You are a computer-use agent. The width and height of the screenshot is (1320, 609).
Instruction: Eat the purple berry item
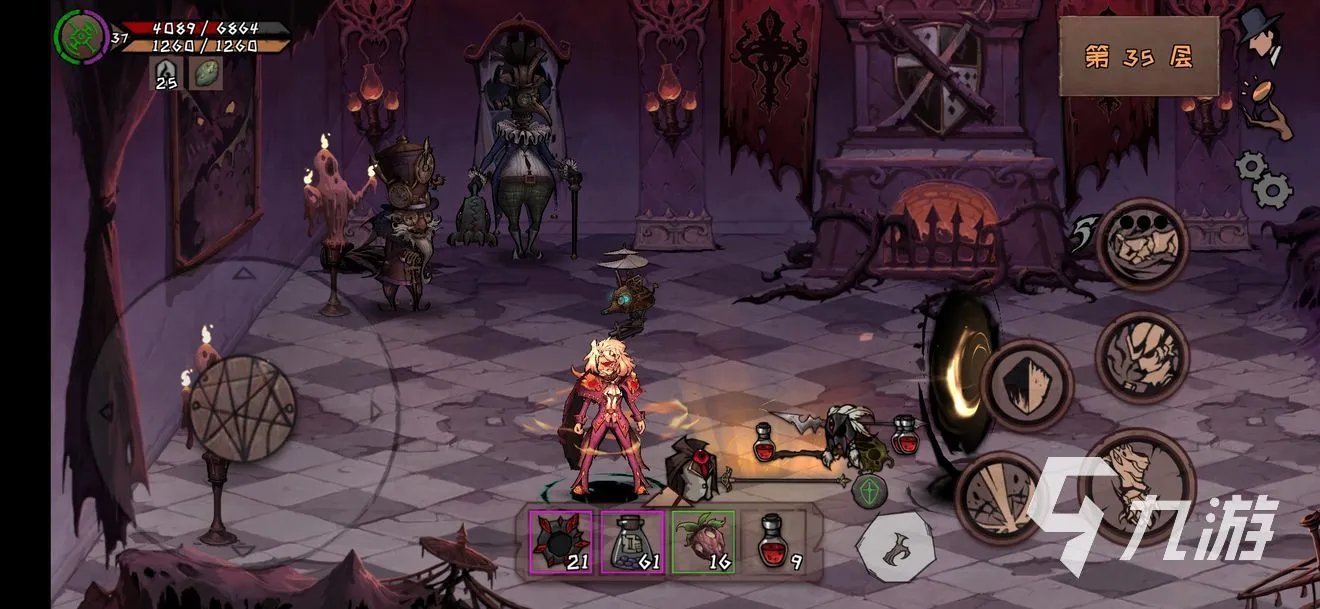click(x=703, y=541)
